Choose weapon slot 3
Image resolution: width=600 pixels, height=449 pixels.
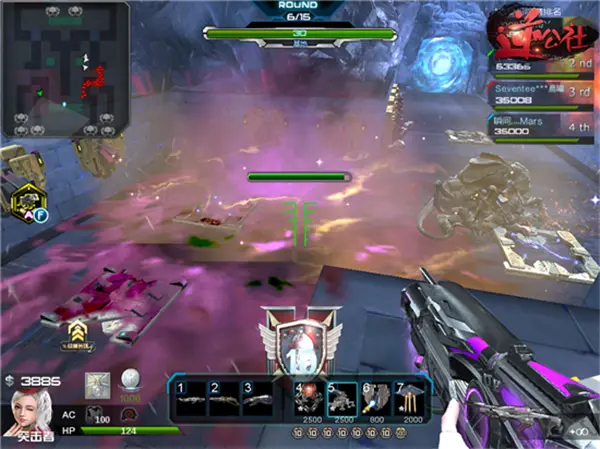pos(258,396)
